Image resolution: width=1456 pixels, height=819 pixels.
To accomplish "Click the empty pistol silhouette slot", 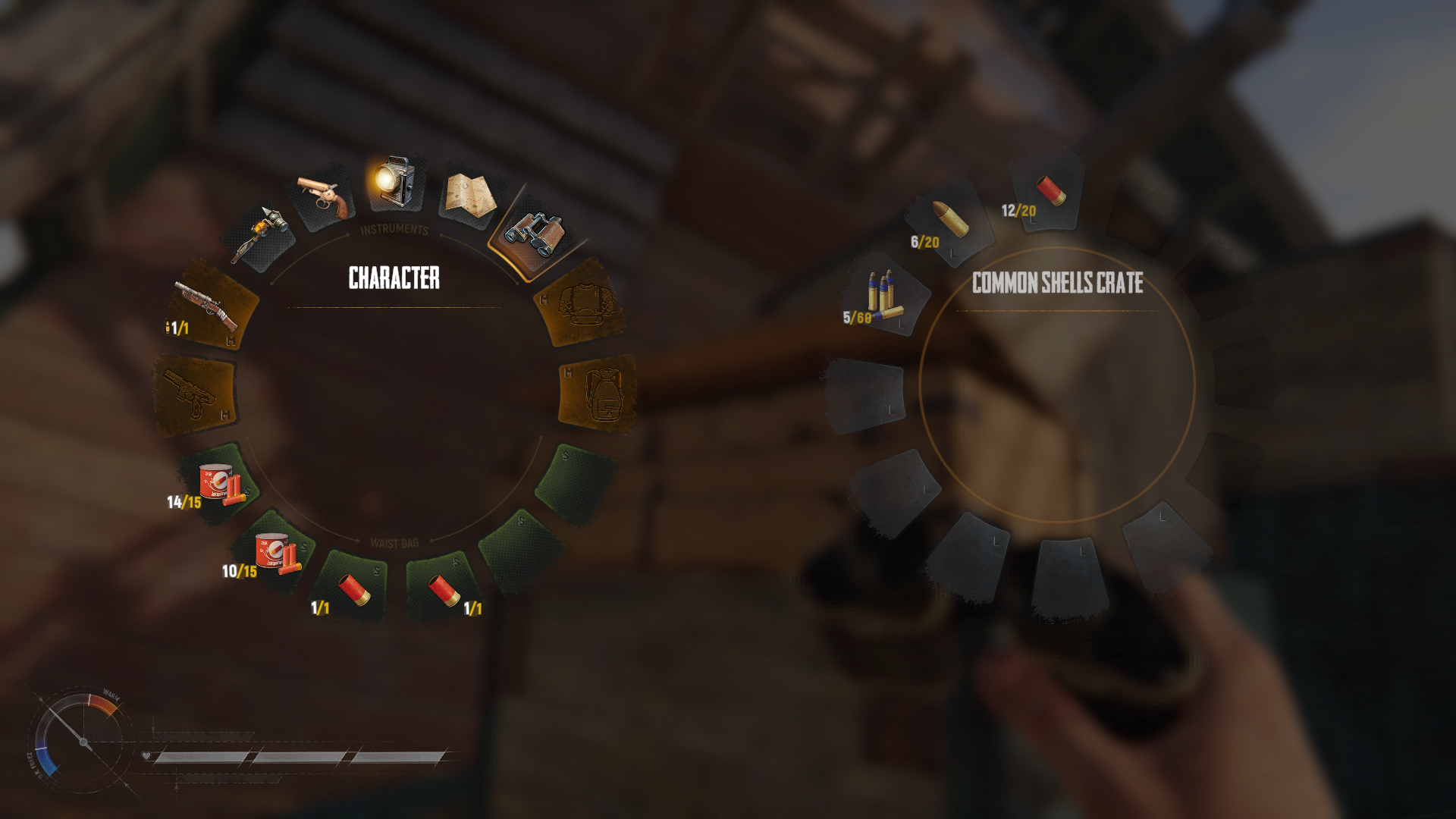I will coord(195,394).
